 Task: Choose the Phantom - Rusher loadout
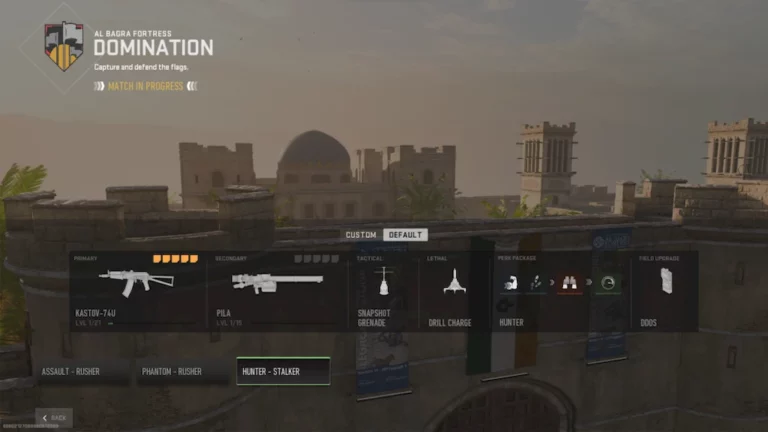tap(183, 372)
